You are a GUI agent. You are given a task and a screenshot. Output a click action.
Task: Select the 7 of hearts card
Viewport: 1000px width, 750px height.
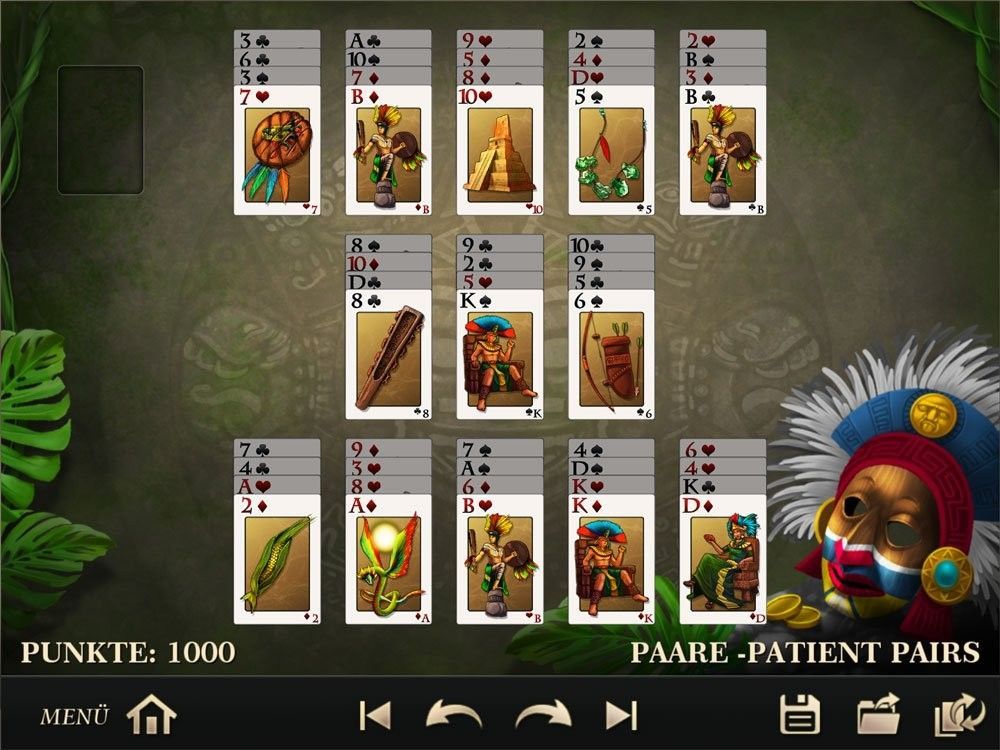tap(277, 150)
